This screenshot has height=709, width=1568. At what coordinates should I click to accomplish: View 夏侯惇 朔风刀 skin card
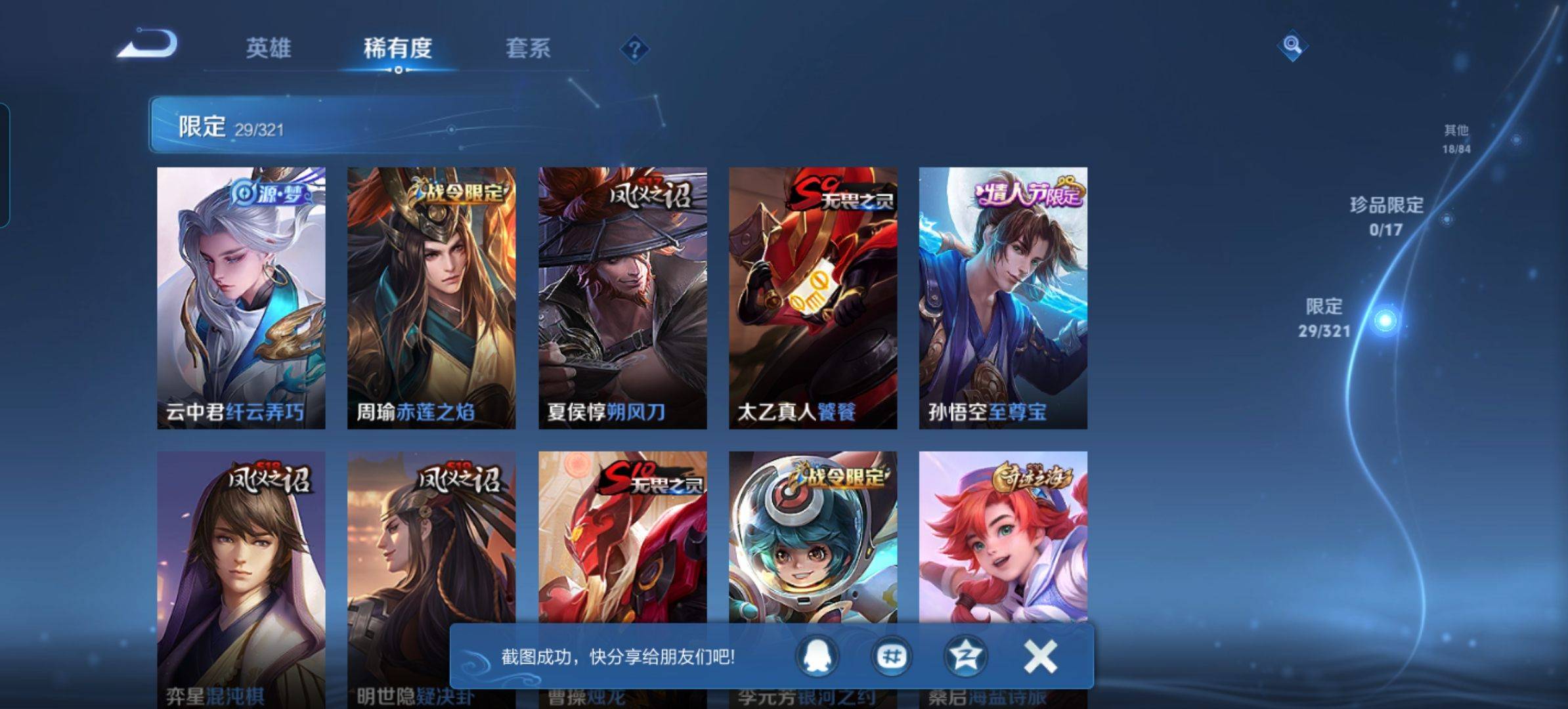(622, 298)
